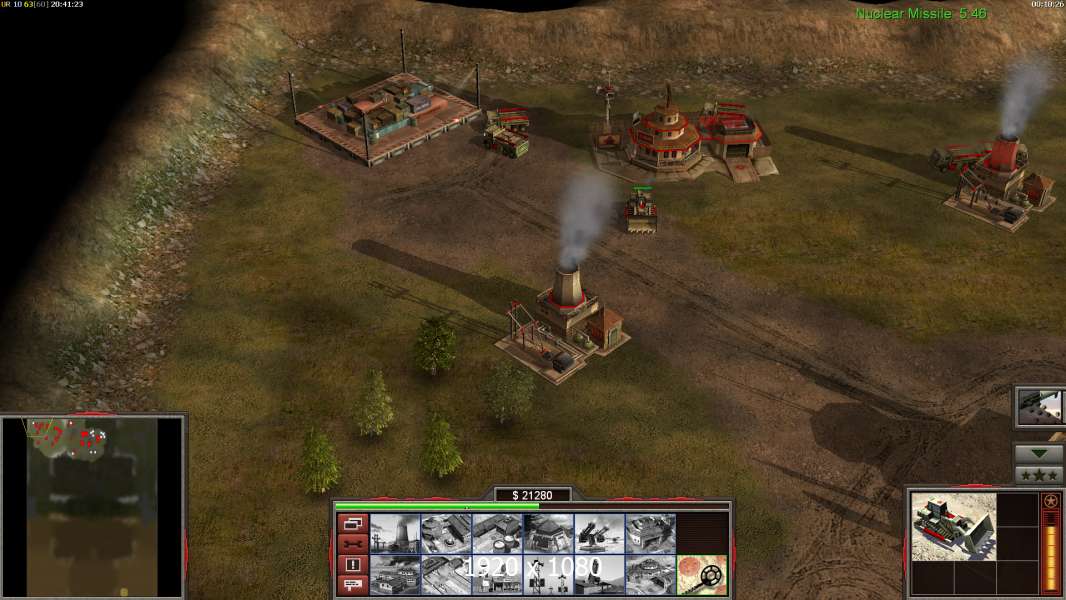
Task: Open the three-star General's promotions button
Action: 1039,475
